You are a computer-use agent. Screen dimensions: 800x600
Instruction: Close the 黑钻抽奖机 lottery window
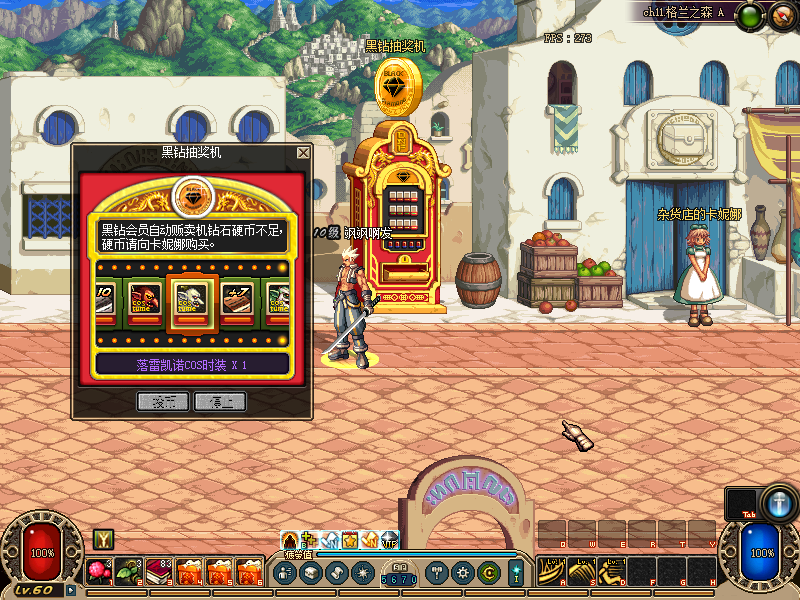[303, 153]
